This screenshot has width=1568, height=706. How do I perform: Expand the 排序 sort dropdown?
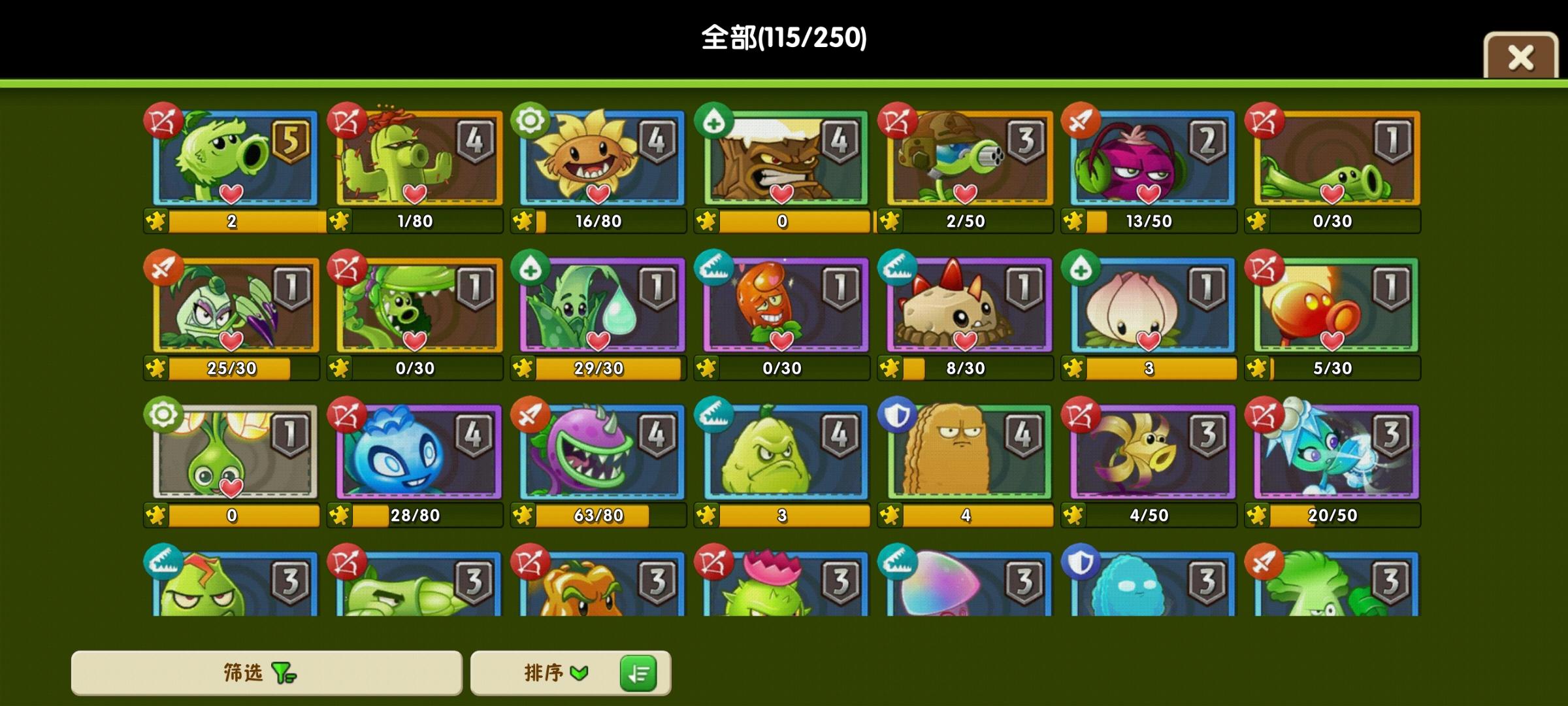555,673
